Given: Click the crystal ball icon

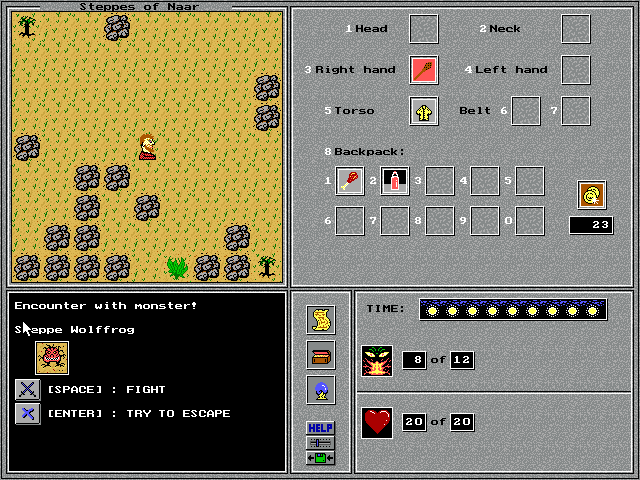Looking at the screenshot, I should pyautogui.click(x=321, y=390).
